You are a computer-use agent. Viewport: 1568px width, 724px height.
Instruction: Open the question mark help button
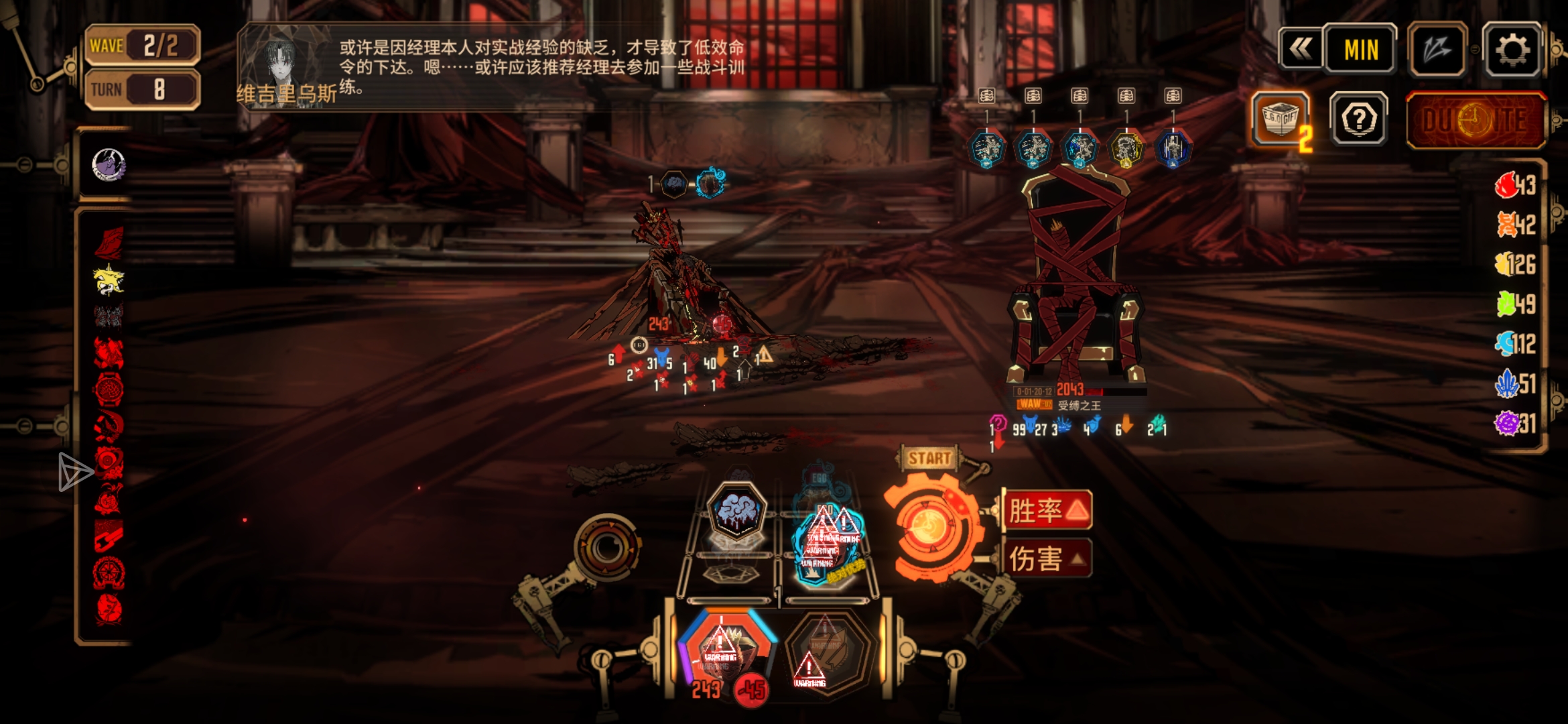[x=1359, y=120]
